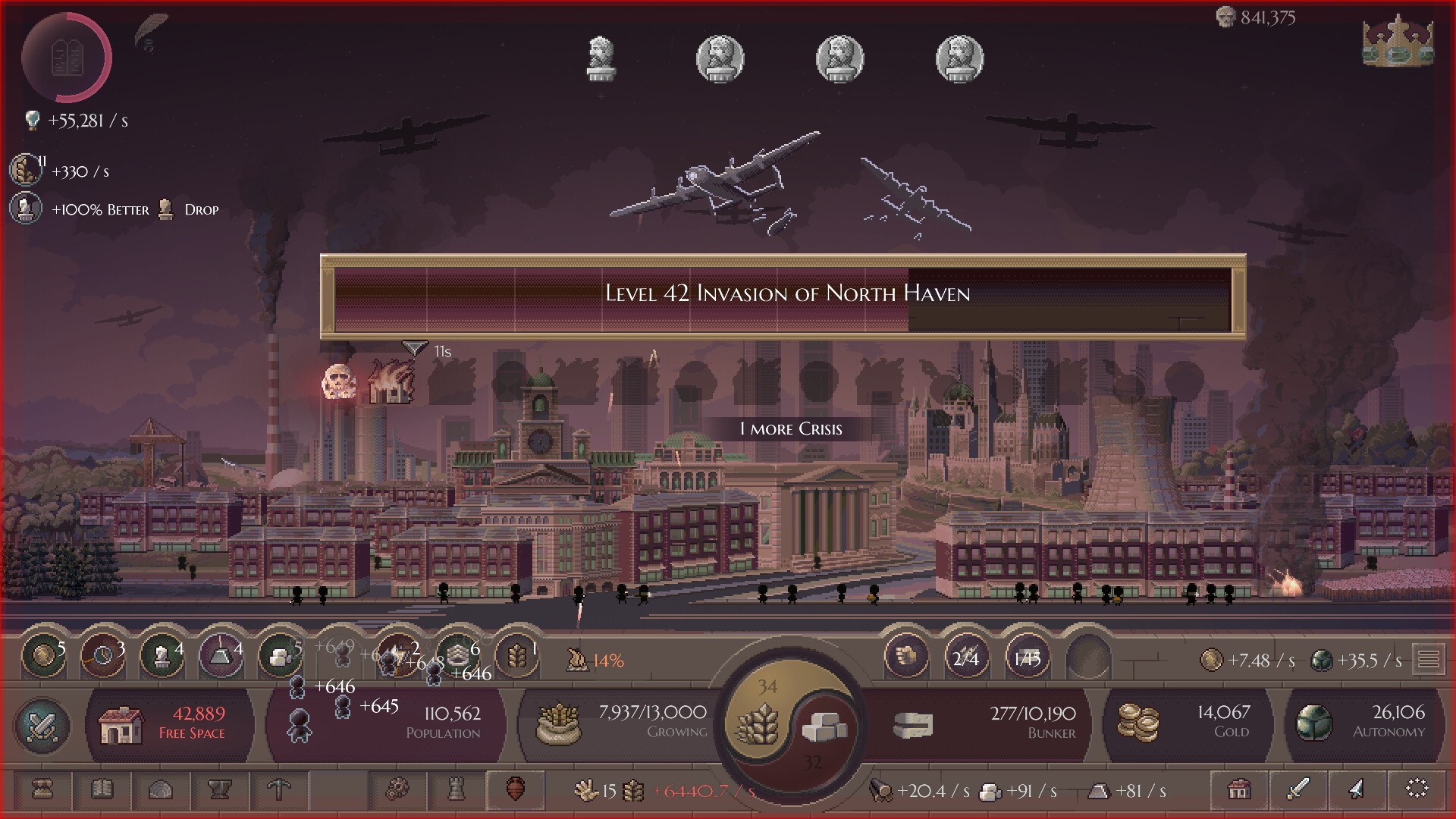The height and width of the screenshot is (819, 1456).
Task: Click the burning house crisis icon
Action: (392, 382)
